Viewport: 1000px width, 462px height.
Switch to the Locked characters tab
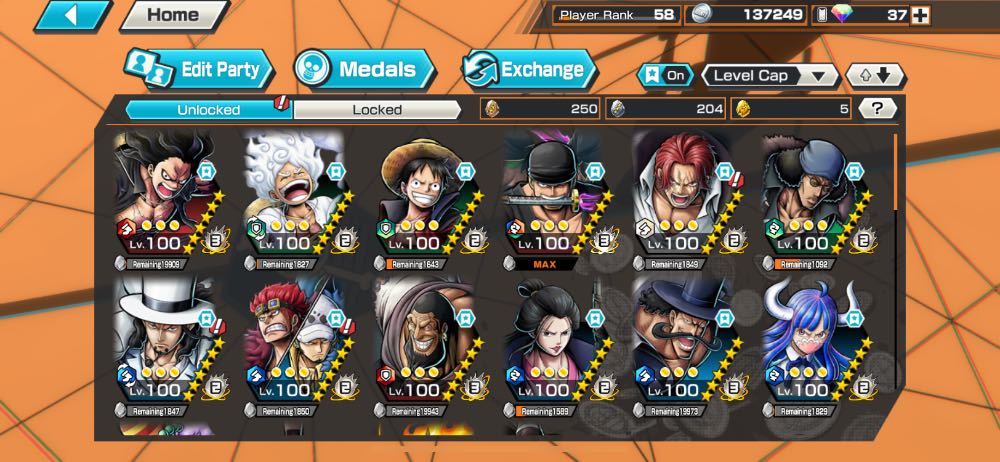[x=377, y=109]
